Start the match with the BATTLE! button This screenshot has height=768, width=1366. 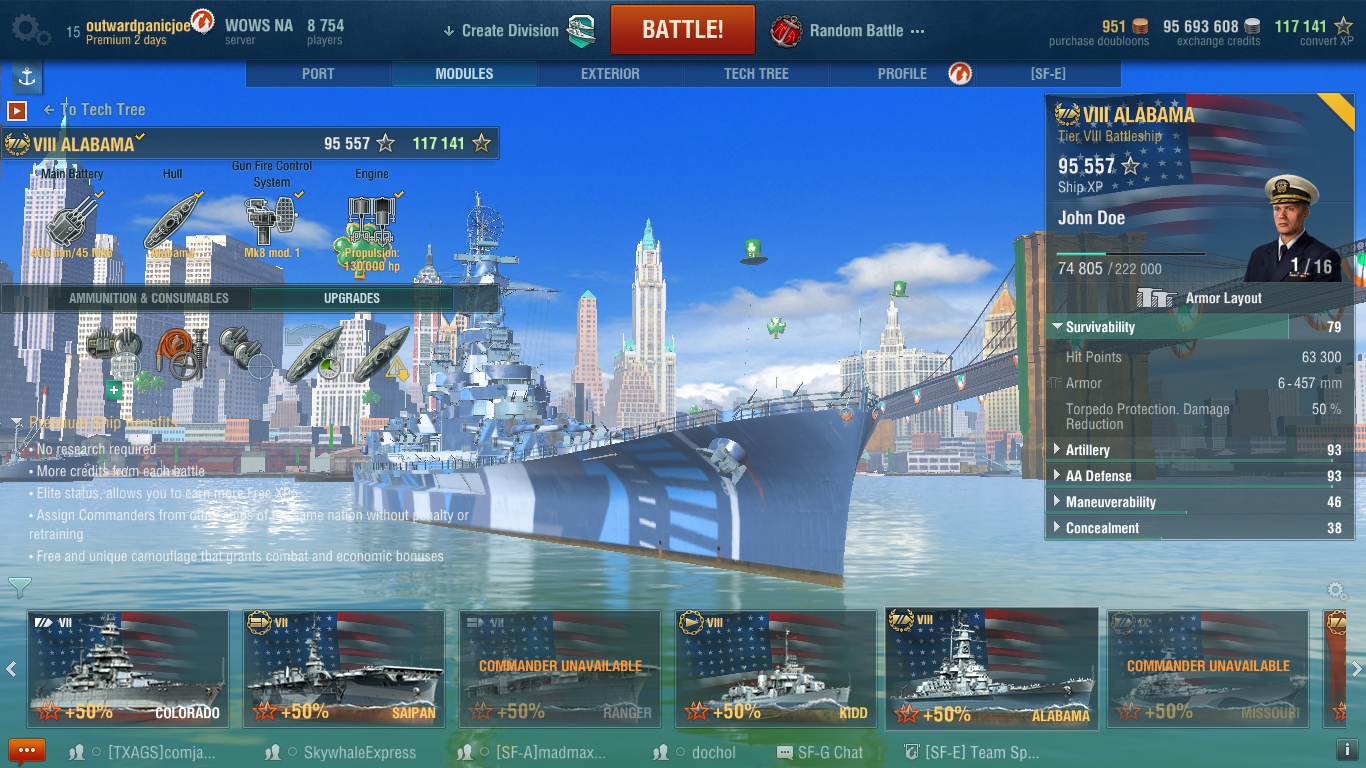(682, 30)
